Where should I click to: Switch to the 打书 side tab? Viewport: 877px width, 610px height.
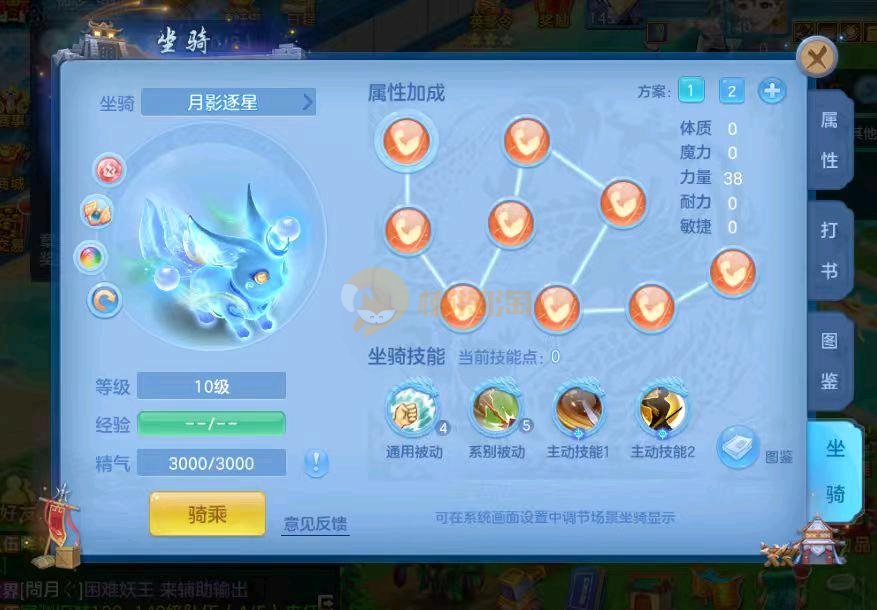[x=830, y=249]
